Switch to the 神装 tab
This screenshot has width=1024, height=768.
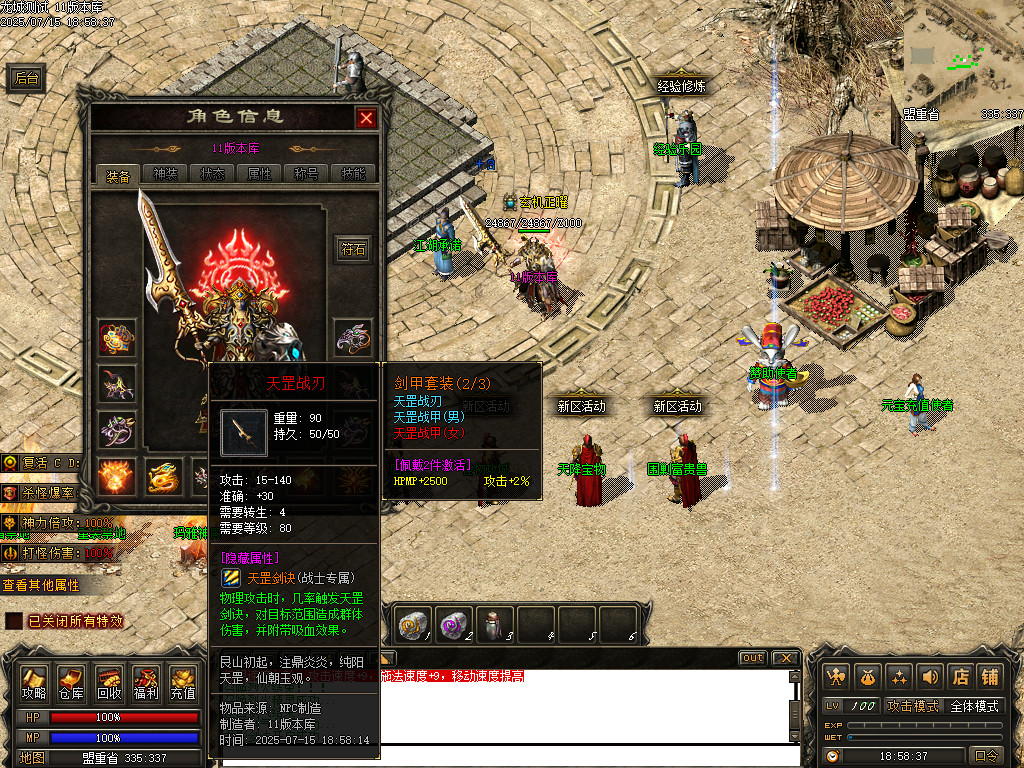click(165, 174)
